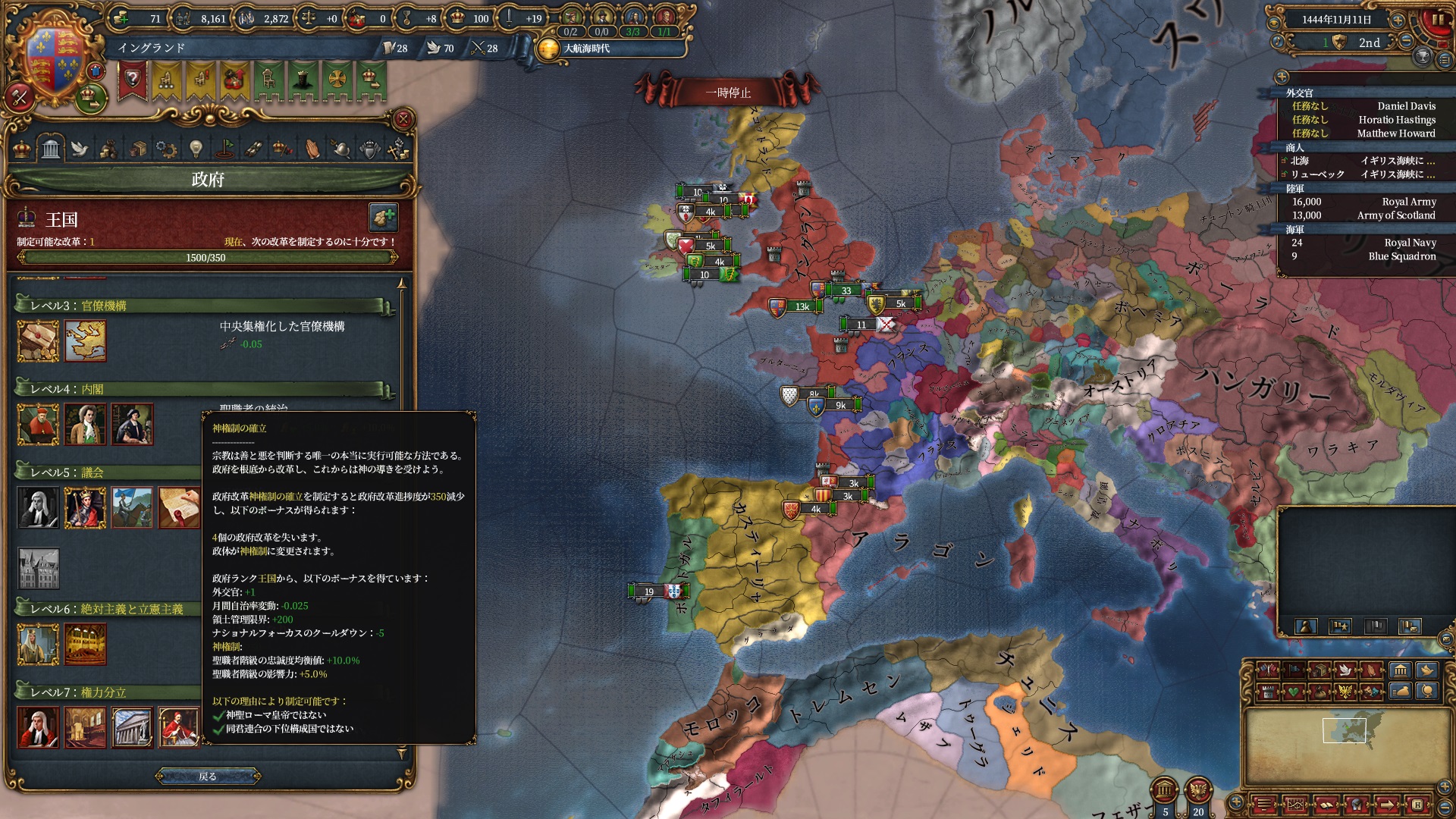Image resolution: width=1456 pixels, height=819 pixels.
Task: Open the achievements trophy button
Action: tap(1423, 58)
